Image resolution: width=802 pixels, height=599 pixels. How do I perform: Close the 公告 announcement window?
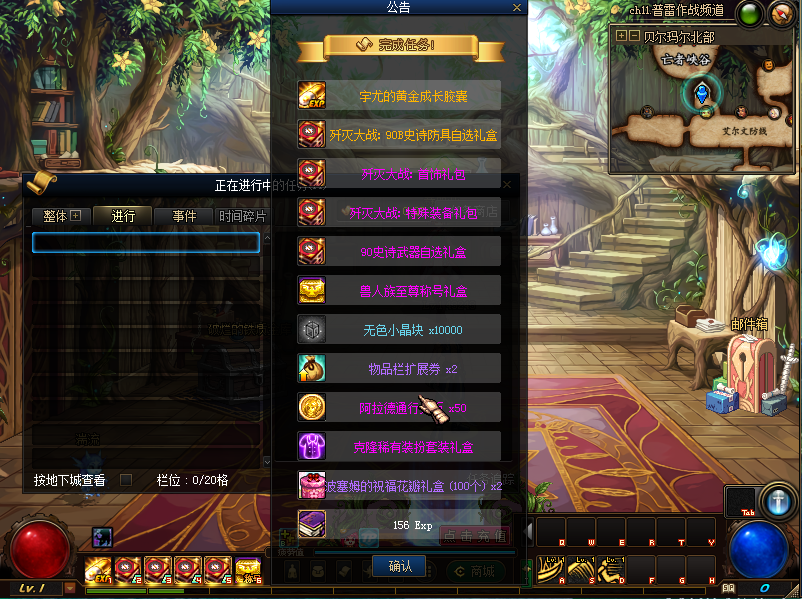[516, 8]
